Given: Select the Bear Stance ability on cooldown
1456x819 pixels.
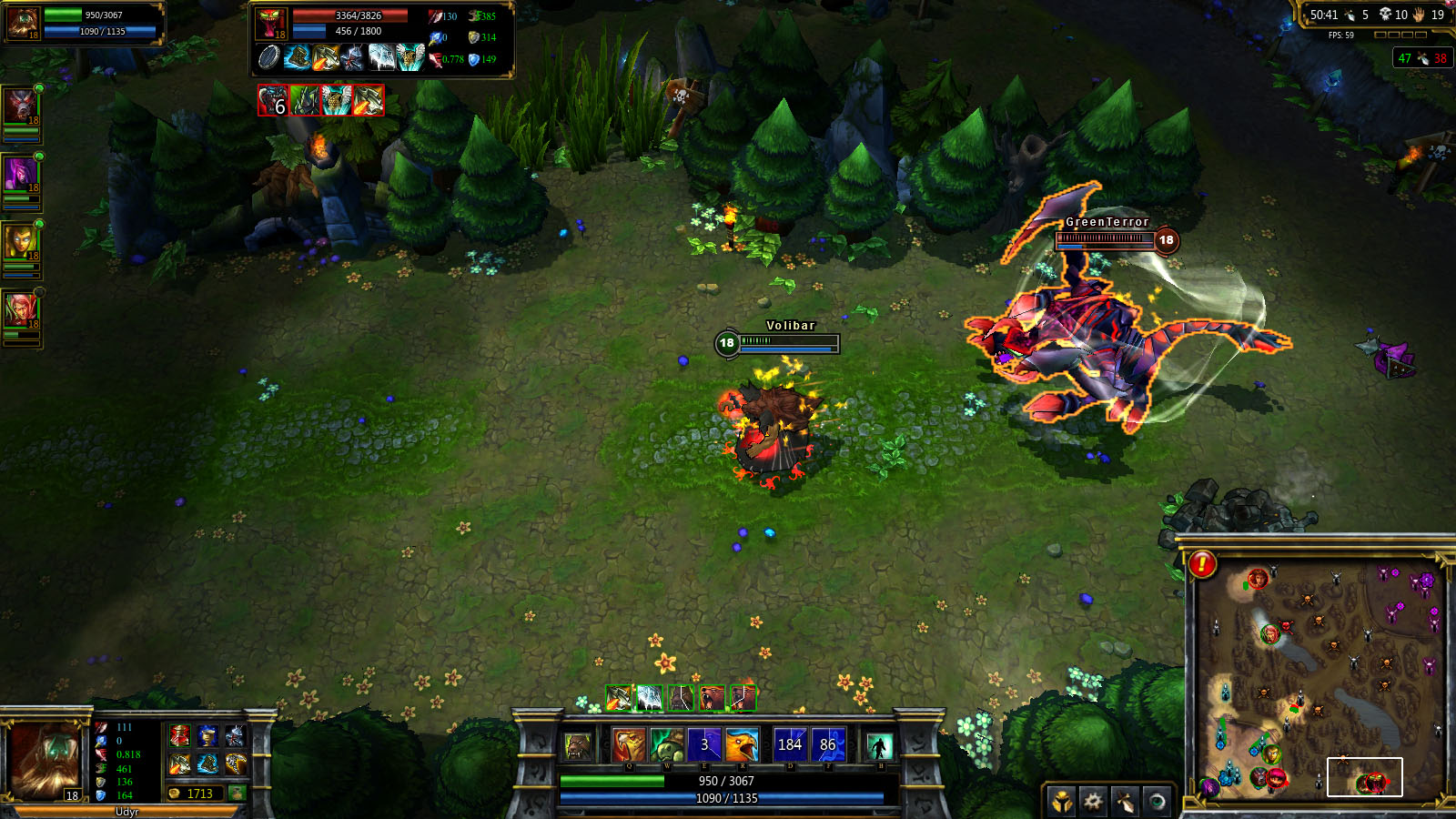Looking at the screenshot, I should [x=704, y=745].
